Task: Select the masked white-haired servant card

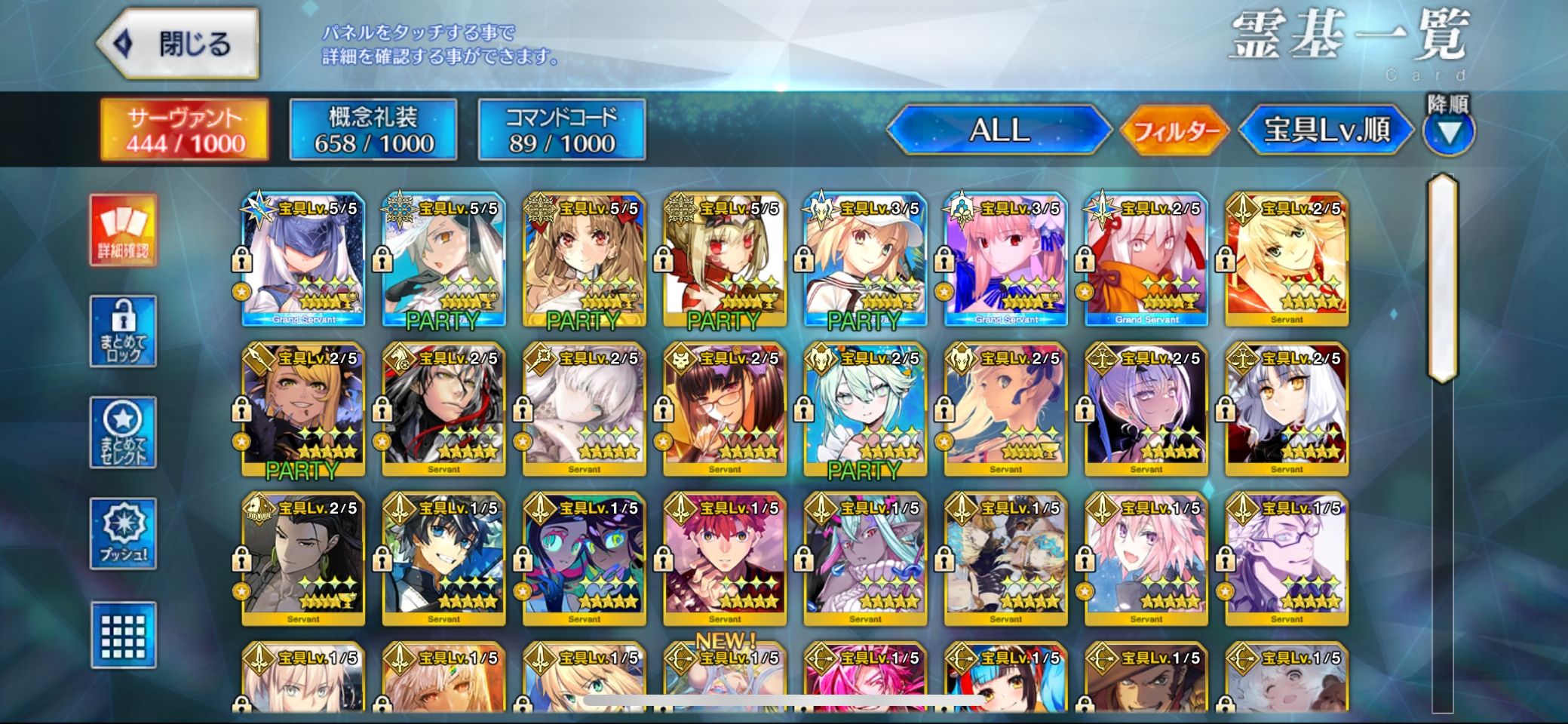Action: pos(303,259)
